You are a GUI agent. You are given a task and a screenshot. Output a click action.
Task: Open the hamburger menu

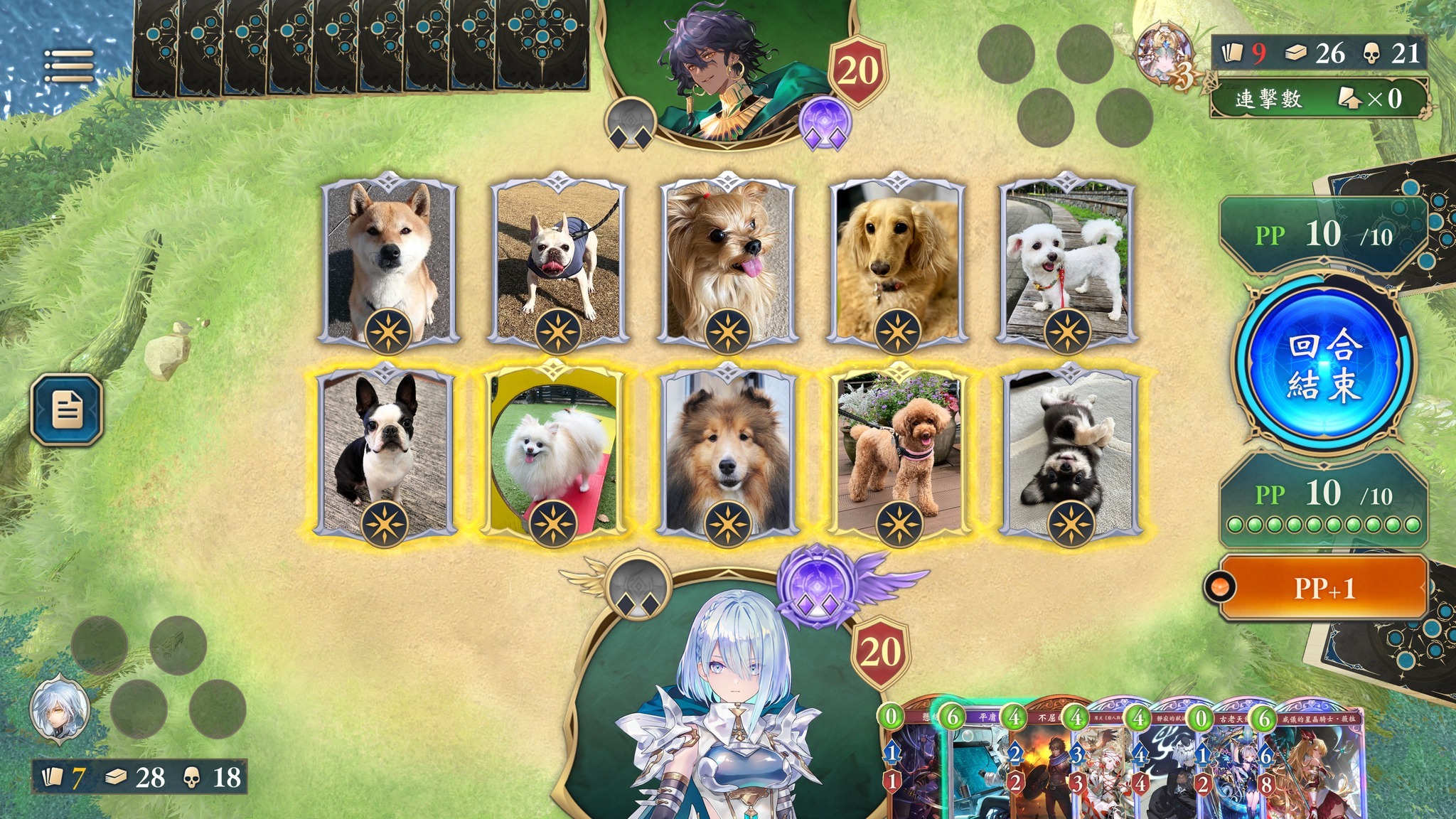click(68, 66)
